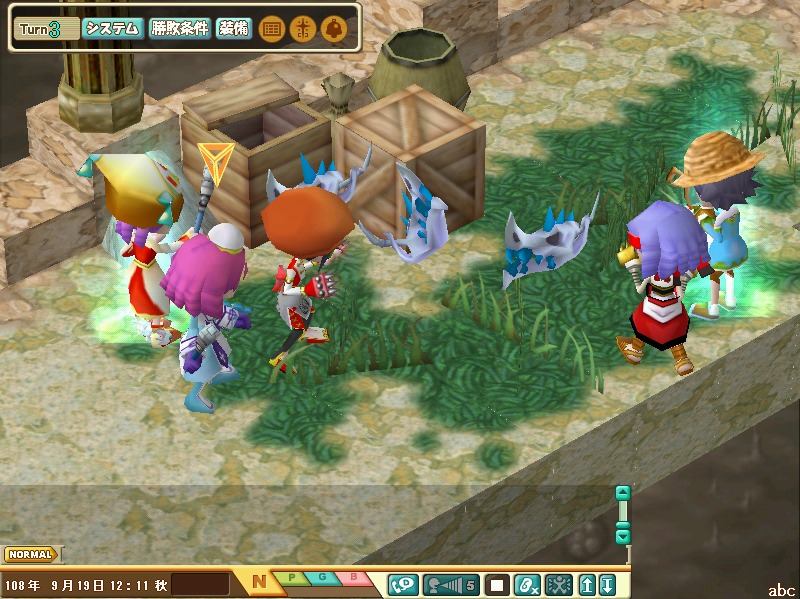Click the down arrow button in the bottom bar
The width and height of the screenshot is (800, 599).
pos(606,584)
